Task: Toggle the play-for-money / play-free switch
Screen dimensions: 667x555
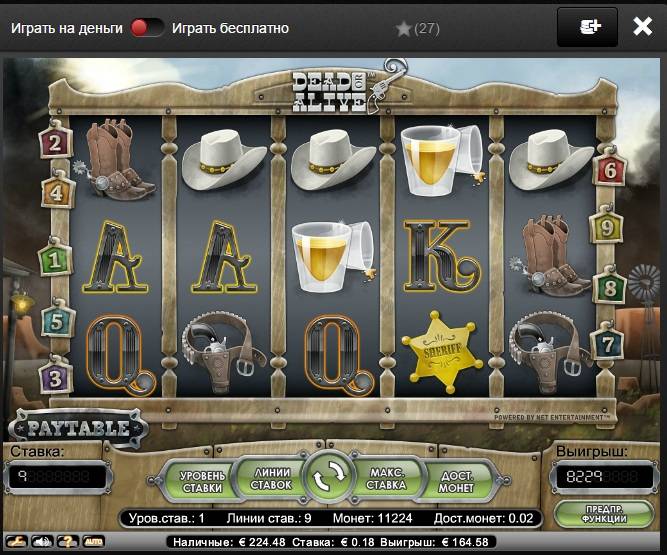Action: click(x=147, y=28)
